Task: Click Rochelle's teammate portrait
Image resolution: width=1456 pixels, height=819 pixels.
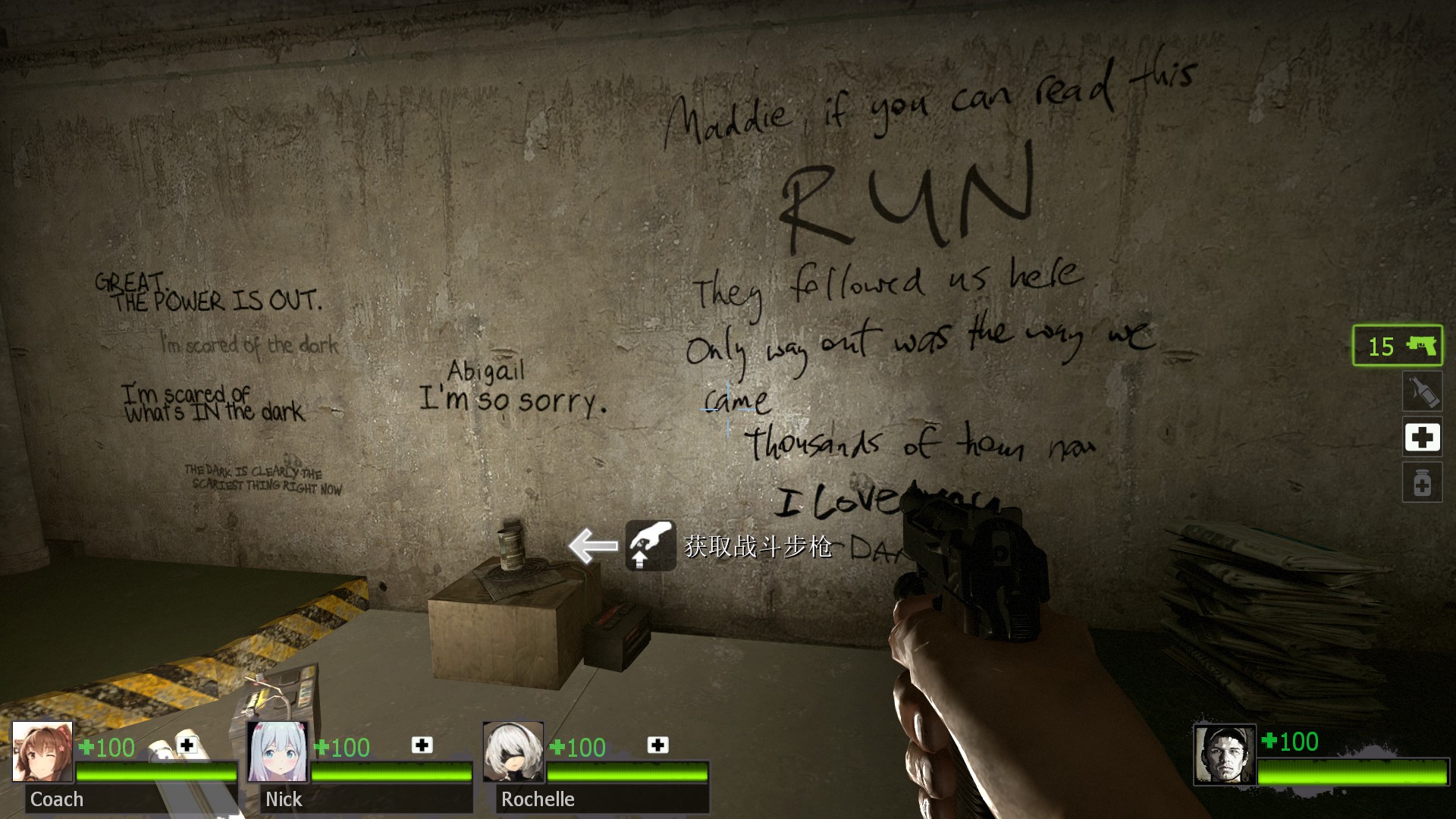Action: click(513, 752)
